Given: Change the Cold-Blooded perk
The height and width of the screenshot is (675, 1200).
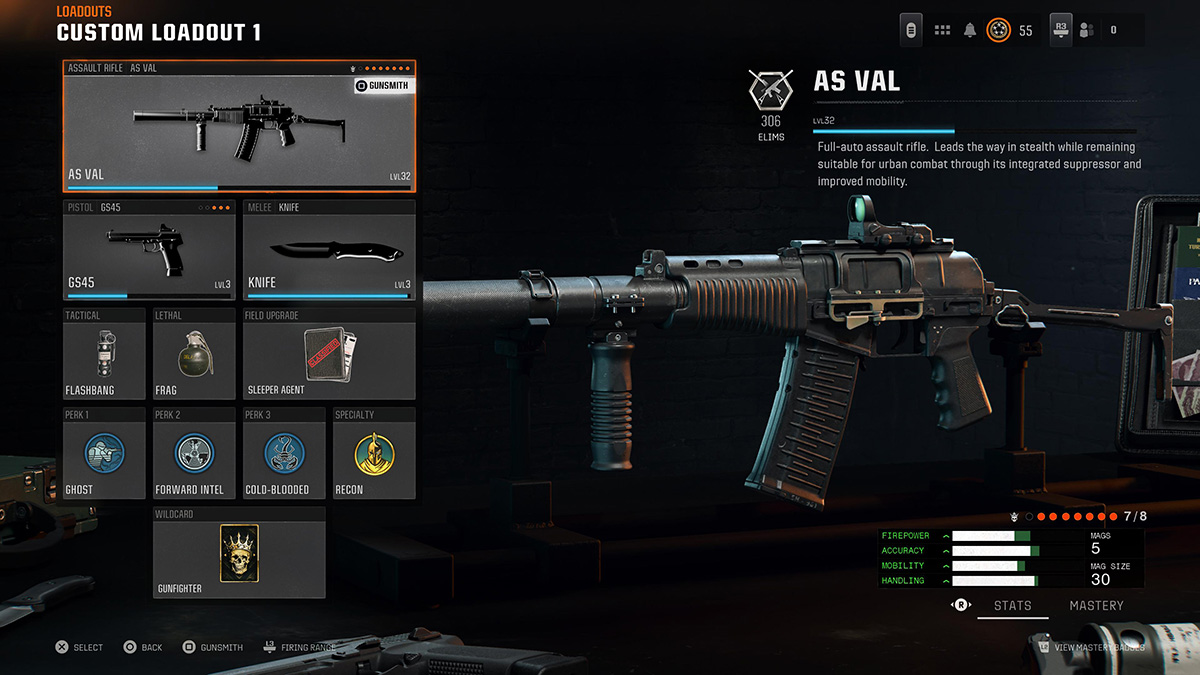Looking at the screenshot, I should [x=283, y=453].
